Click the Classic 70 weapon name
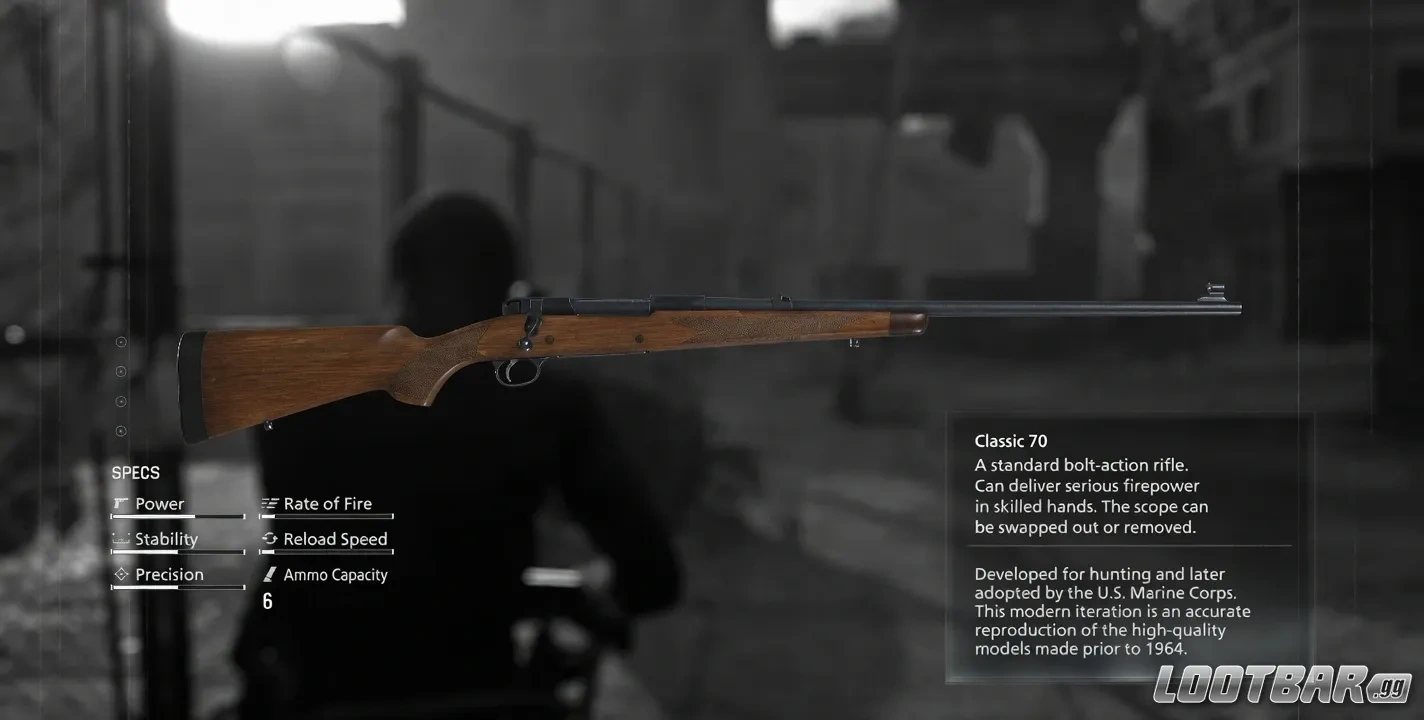Viewport: 1424px width, 720px height. click(1010, 440)
